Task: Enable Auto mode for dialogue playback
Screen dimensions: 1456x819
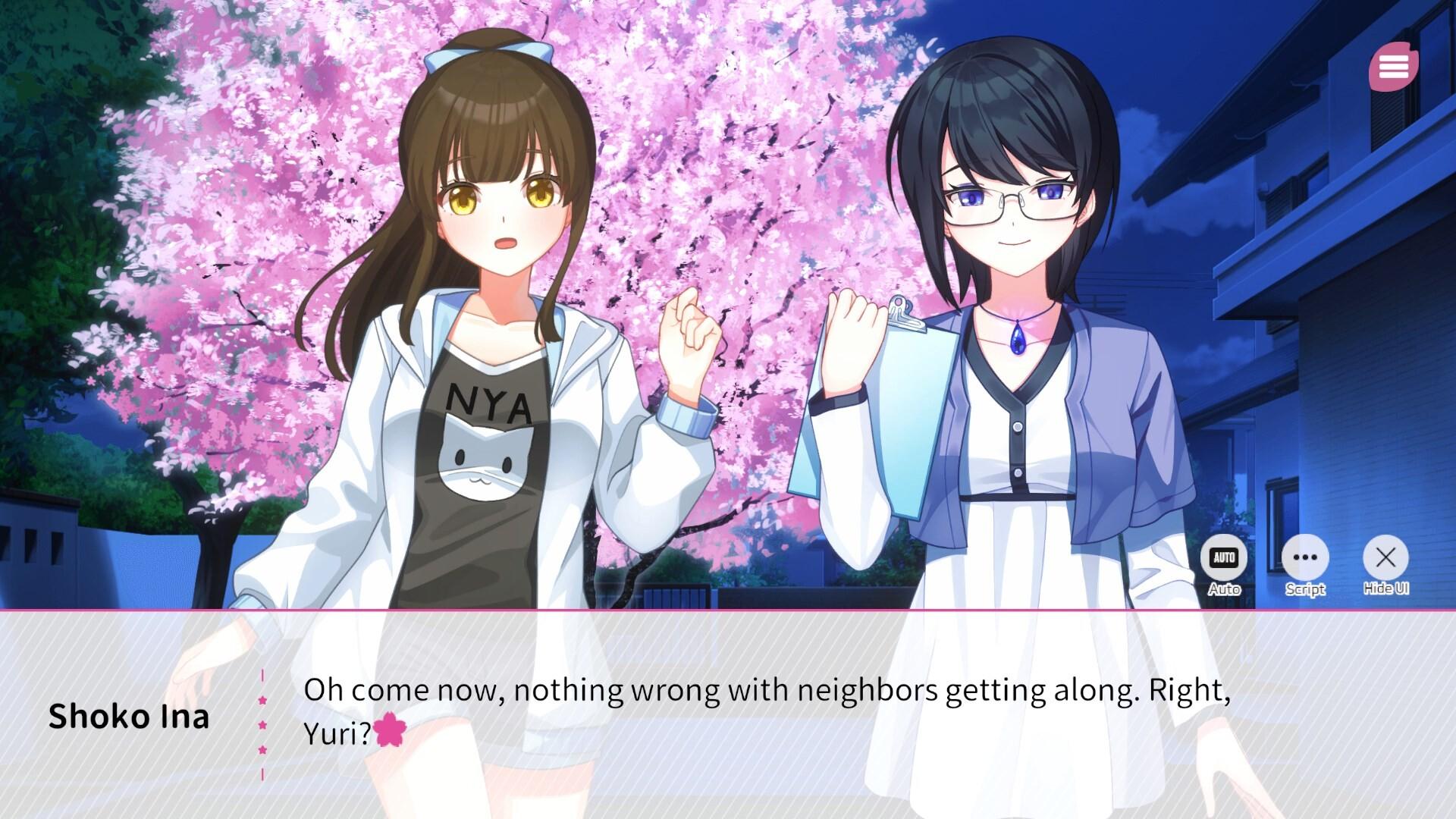Action: [1223, 557]
